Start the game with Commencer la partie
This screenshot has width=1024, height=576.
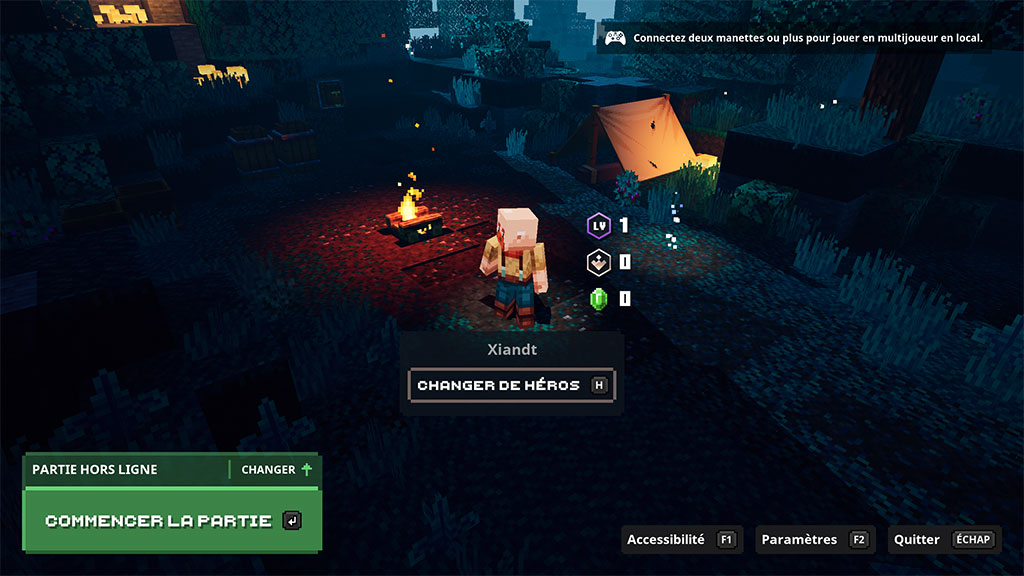[x=171, y=521]
